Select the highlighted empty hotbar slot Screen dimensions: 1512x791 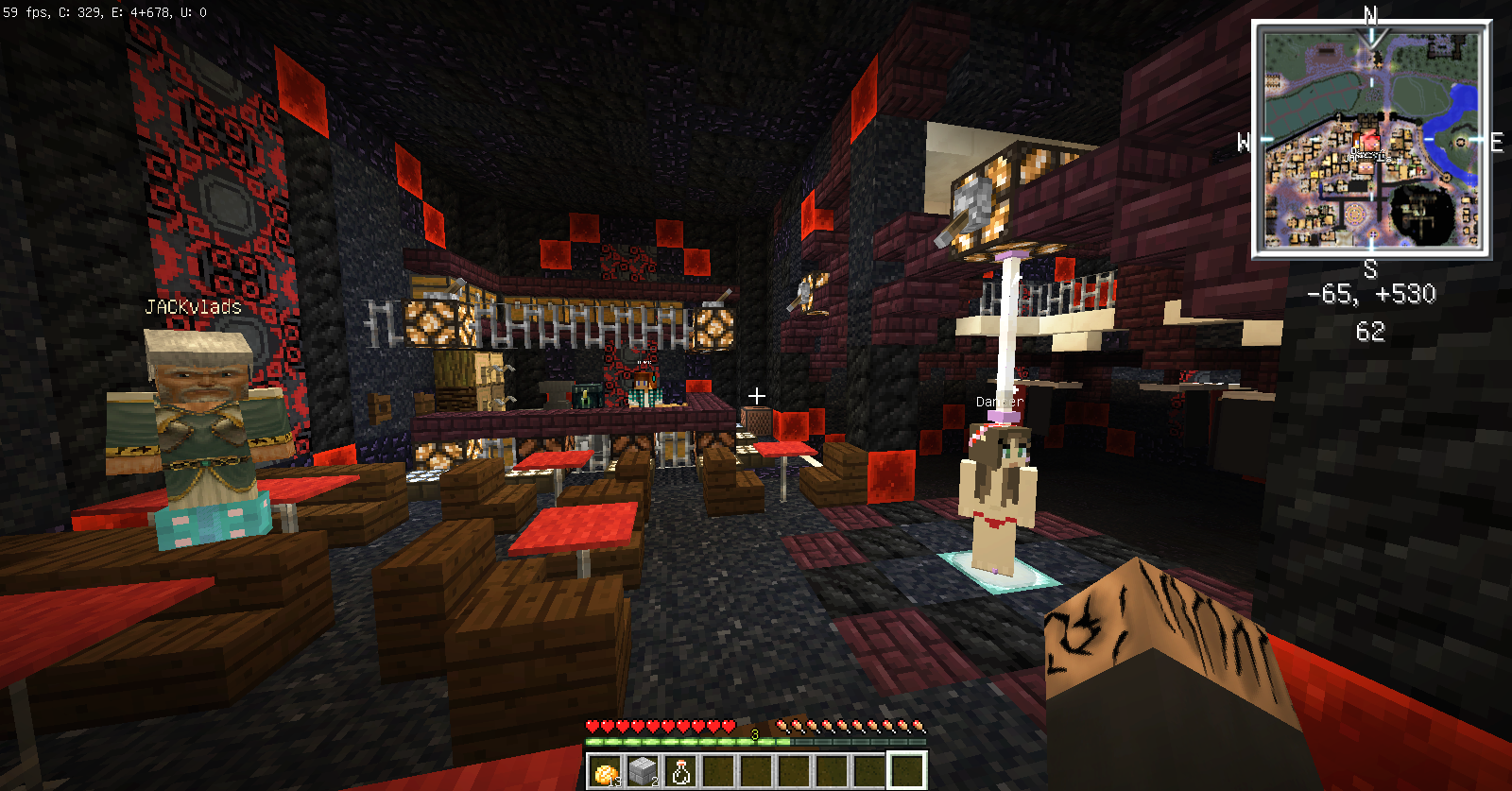point(906,771)
